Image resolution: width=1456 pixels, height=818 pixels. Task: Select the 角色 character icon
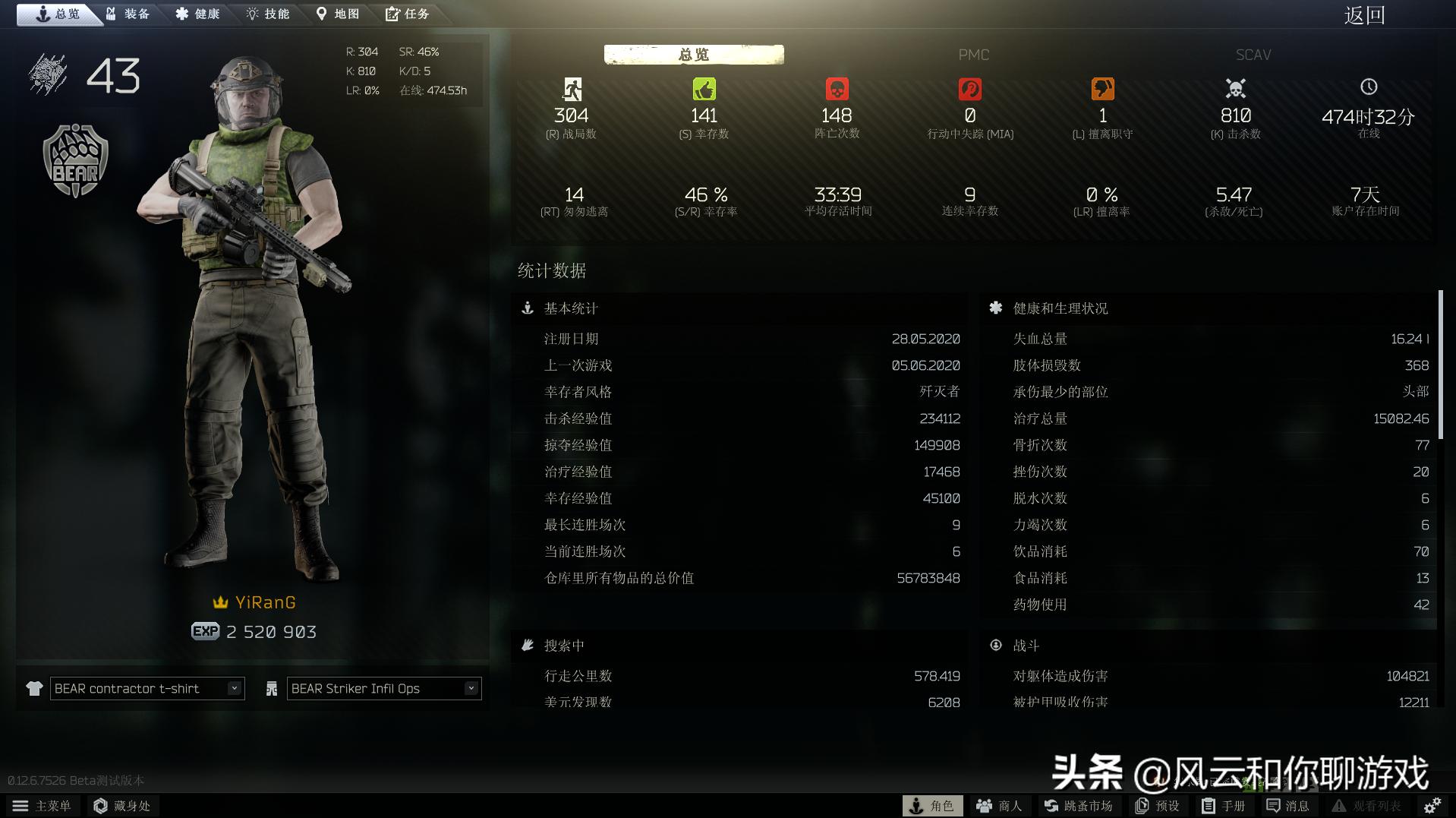click(x=932, y=806)
